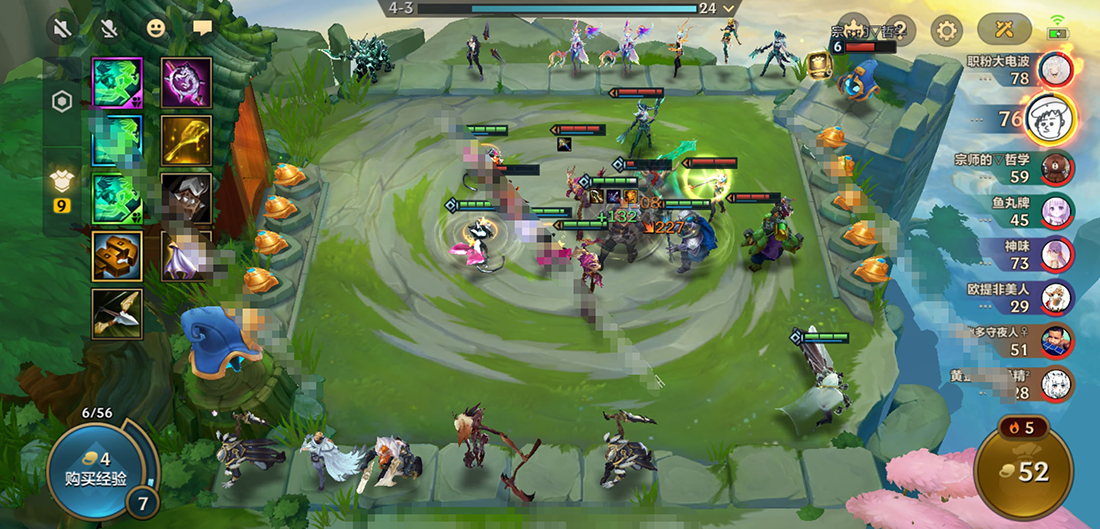The height and width of the screenshot is (529, 1100).
Task: Open the crossed tools item recipe panel
Action: pos(1005,30)
